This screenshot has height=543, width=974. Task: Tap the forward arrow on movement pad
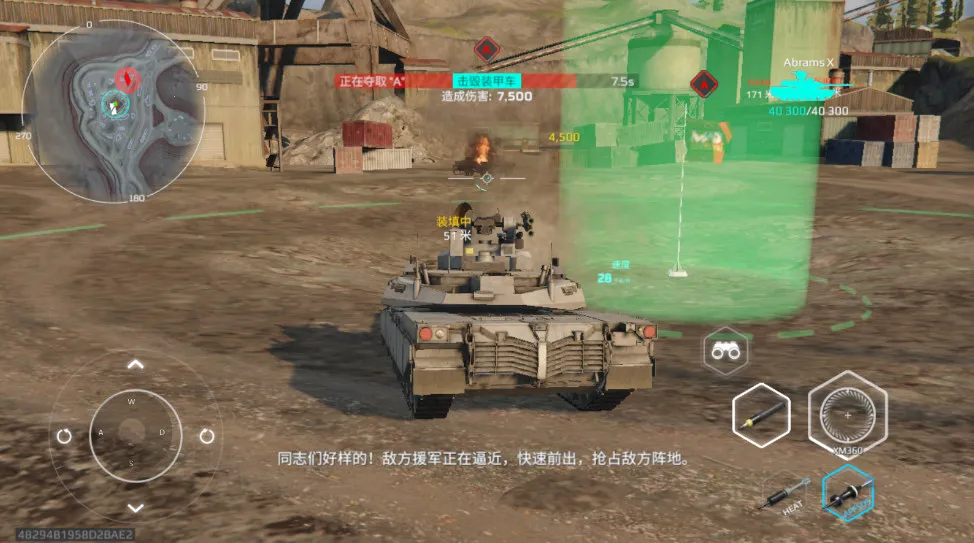(x=136, y=365)
